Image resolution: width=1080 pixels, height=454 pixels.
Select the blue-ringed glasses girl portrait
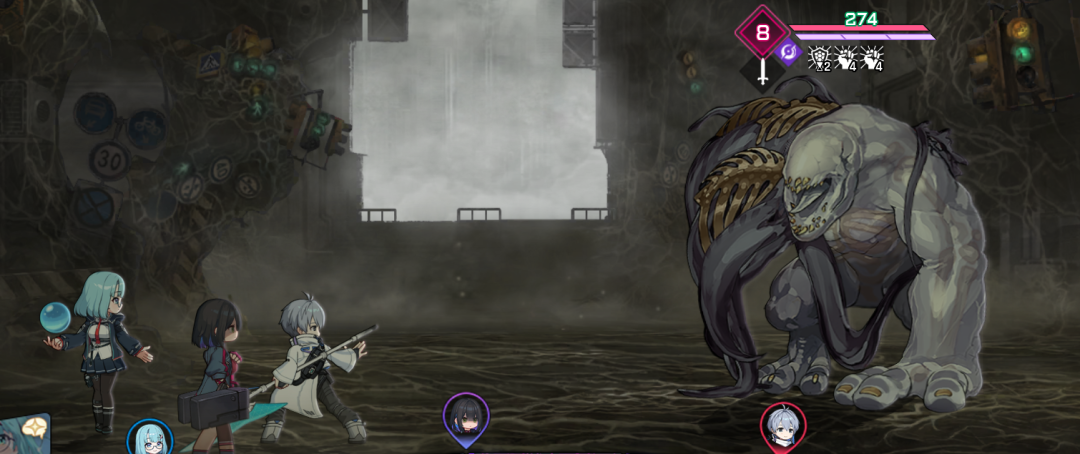point(150,439)
